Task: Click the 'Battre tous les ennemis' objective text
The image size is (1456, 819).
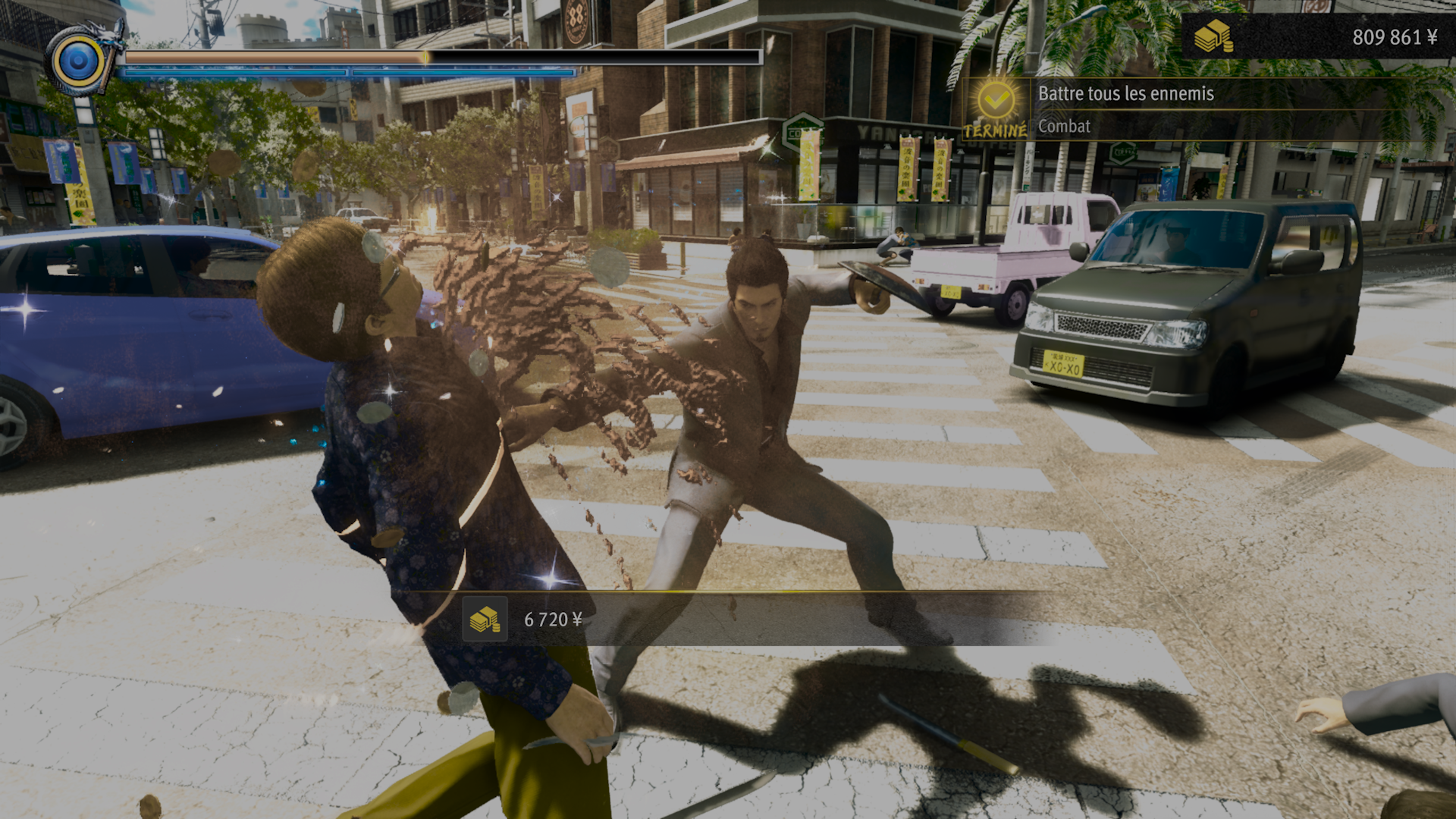Action: click(x=1126, y=95)
